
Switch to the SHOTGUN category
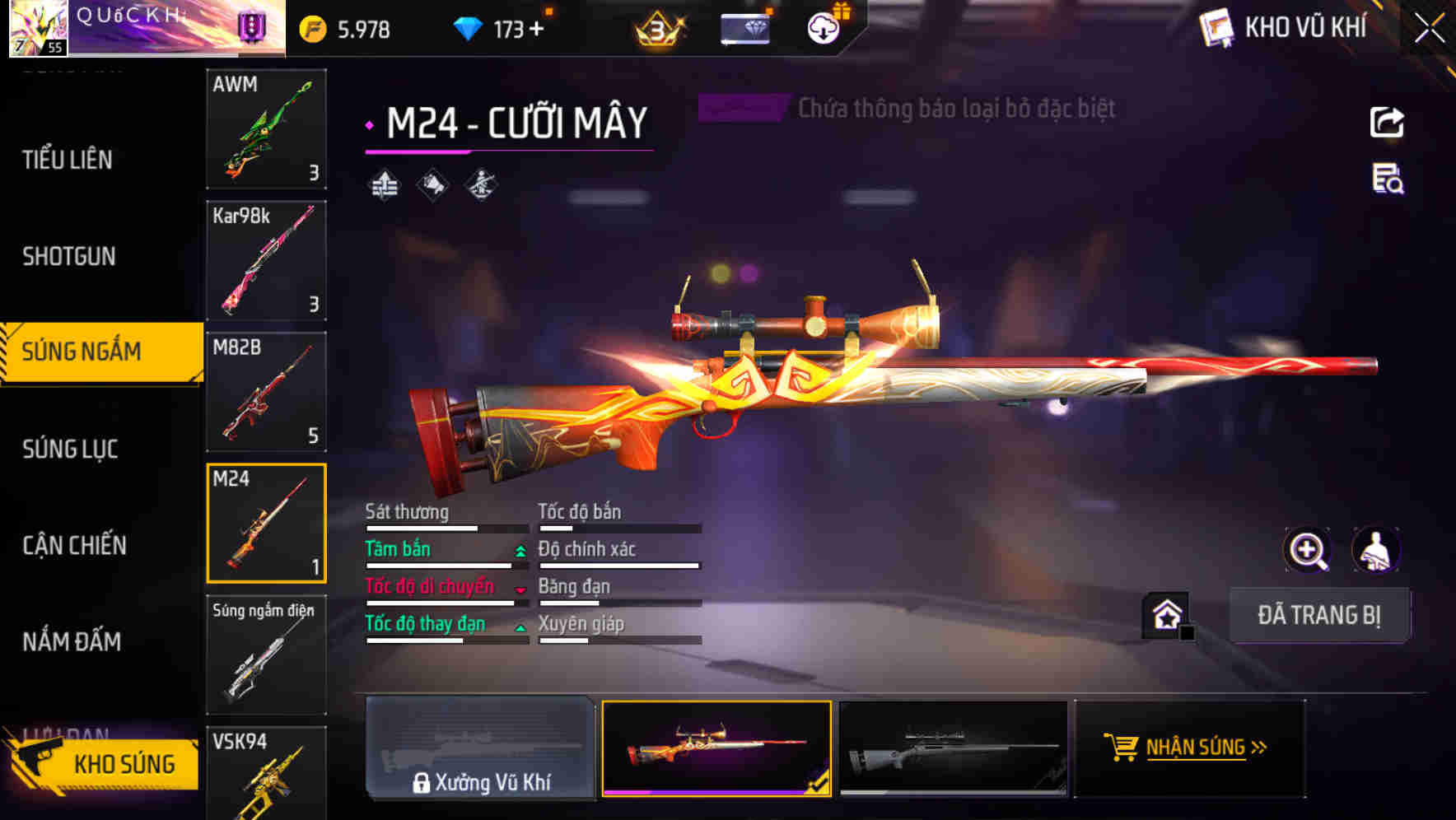[70, 257]
